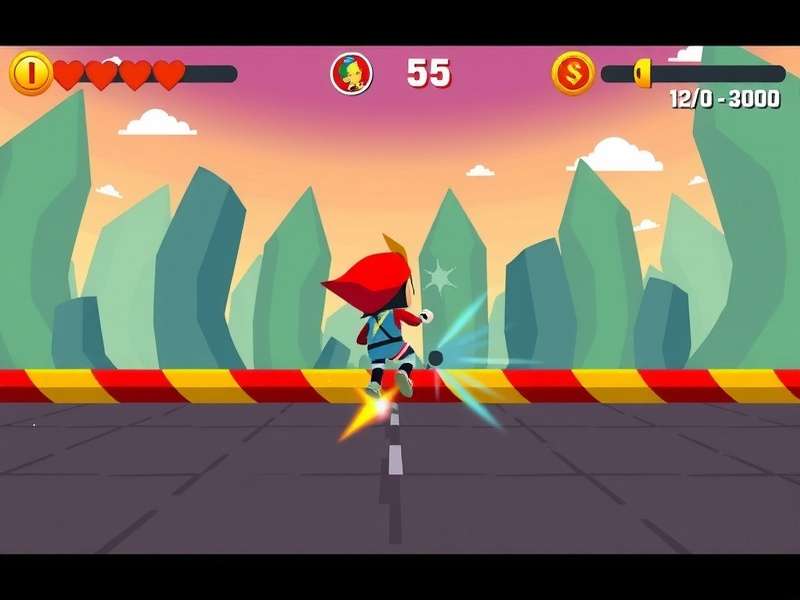The image size is (800, 600).
Task: Click the yellow round button beside the hearts
Action: coord(30,73)
